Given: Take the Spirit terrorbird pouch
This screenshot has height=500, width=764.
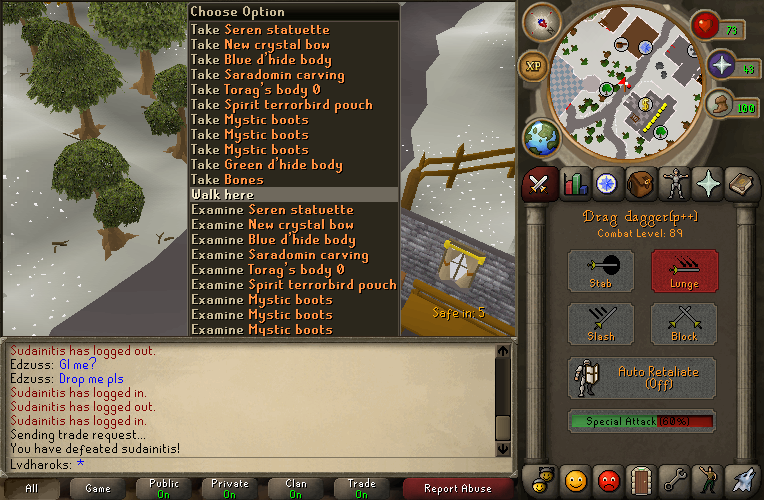Looking at the screenshot, I should [x=281, y=105].
